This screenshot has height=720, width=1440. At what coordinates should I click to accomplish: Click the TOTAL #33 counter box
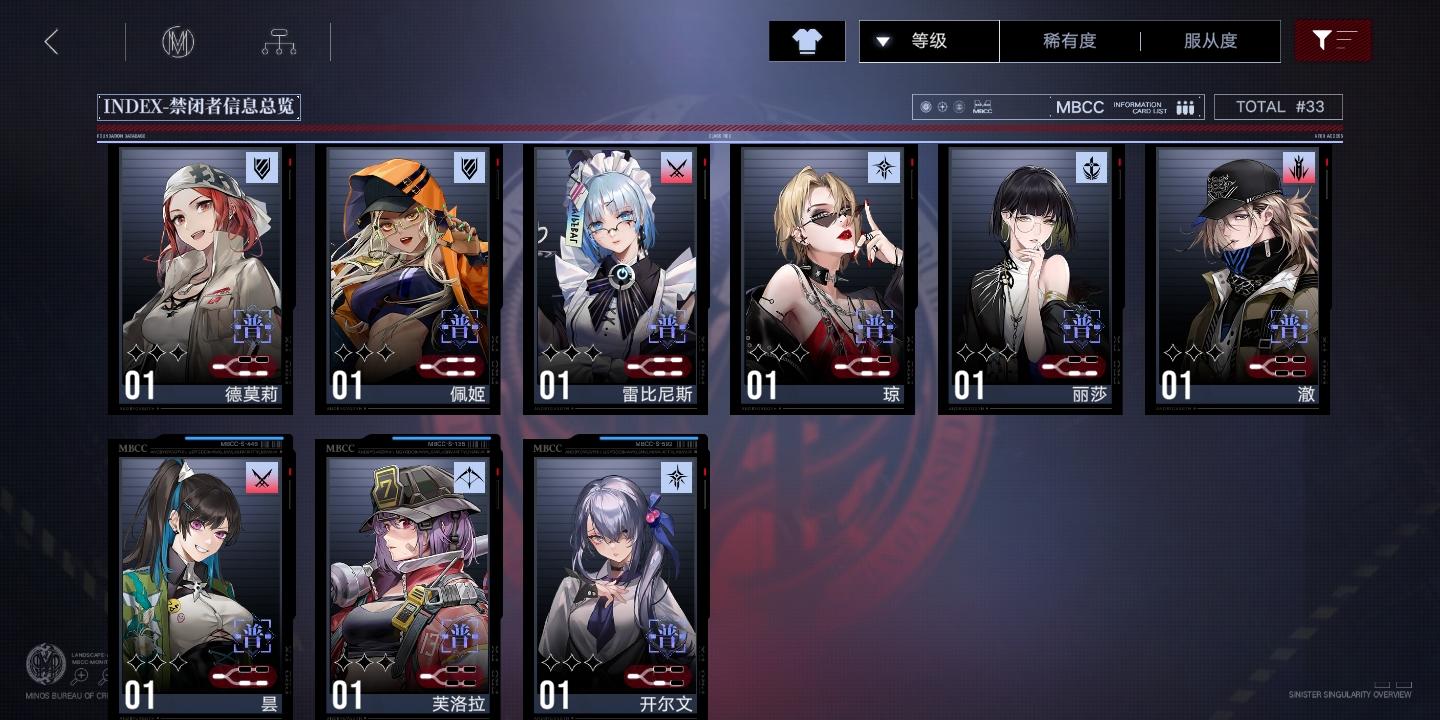1278,107
